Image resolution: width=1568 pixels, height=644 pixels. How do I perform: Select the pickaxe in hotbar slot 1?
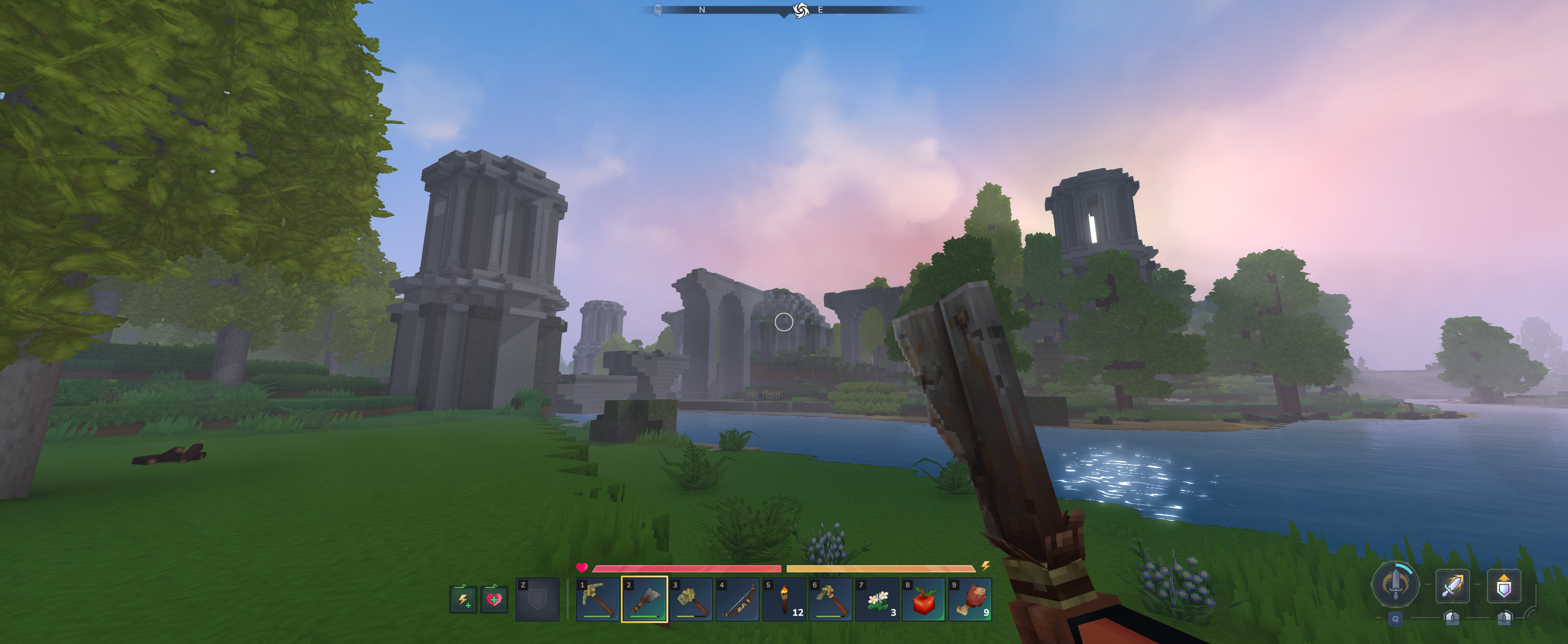[x=598, y=599]
